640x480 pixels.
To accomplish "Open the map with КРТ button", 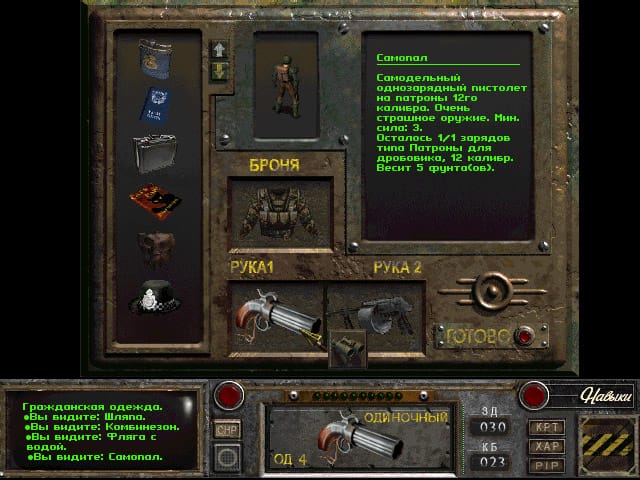I will click(547, 426).
